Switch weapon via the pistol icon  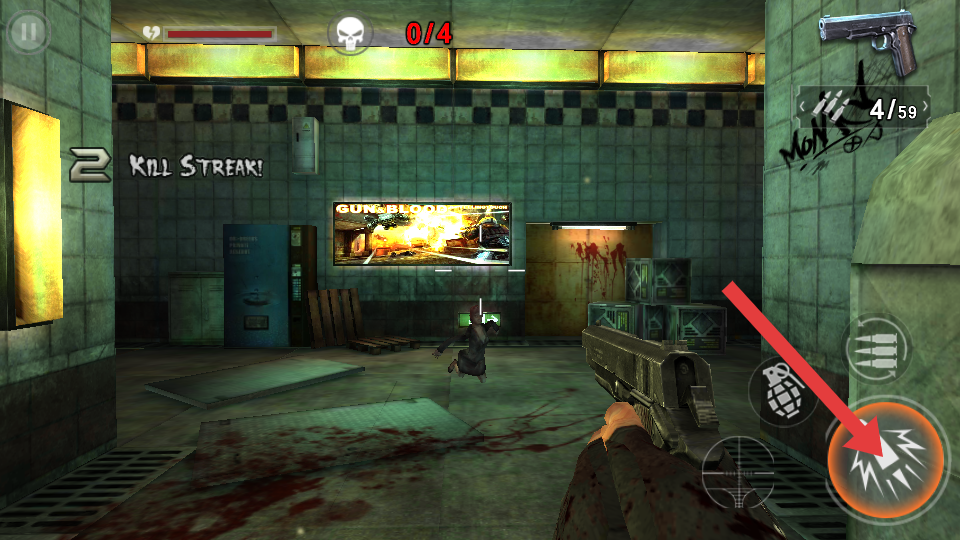868,42
